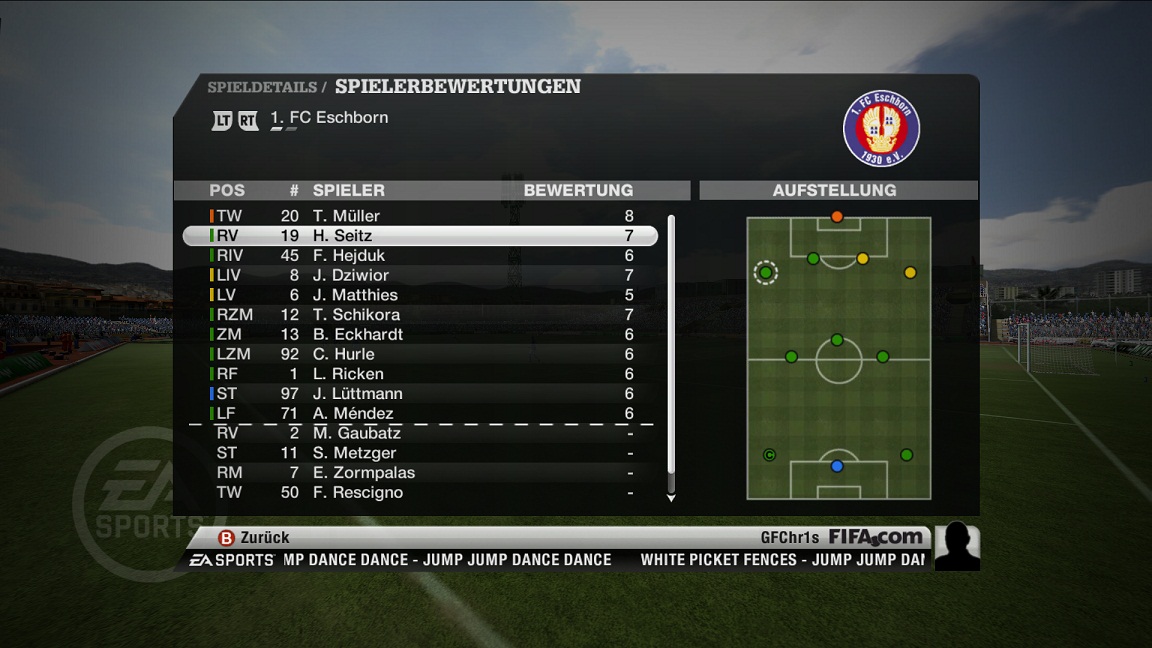Select C. Hurle in the player list
This screenshot has width=1152, height=648.
pos(420,354)
